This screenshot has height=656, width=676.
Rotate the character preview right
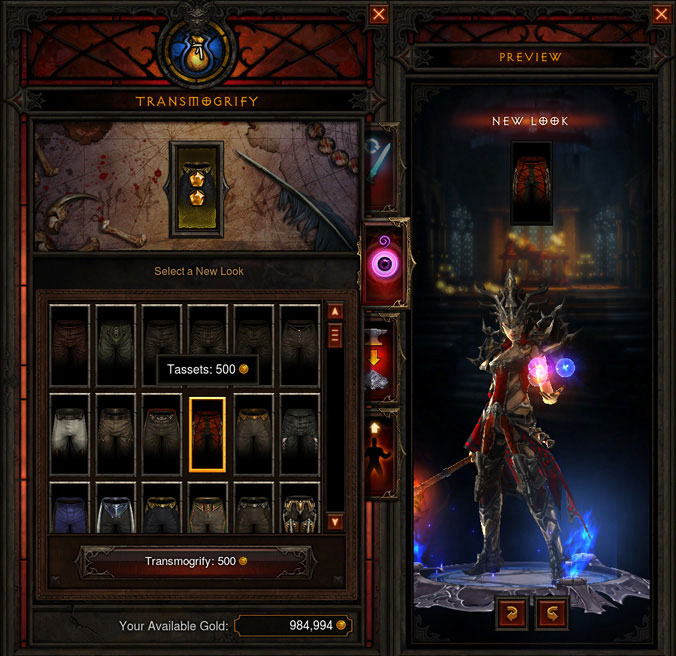point(551,612)
